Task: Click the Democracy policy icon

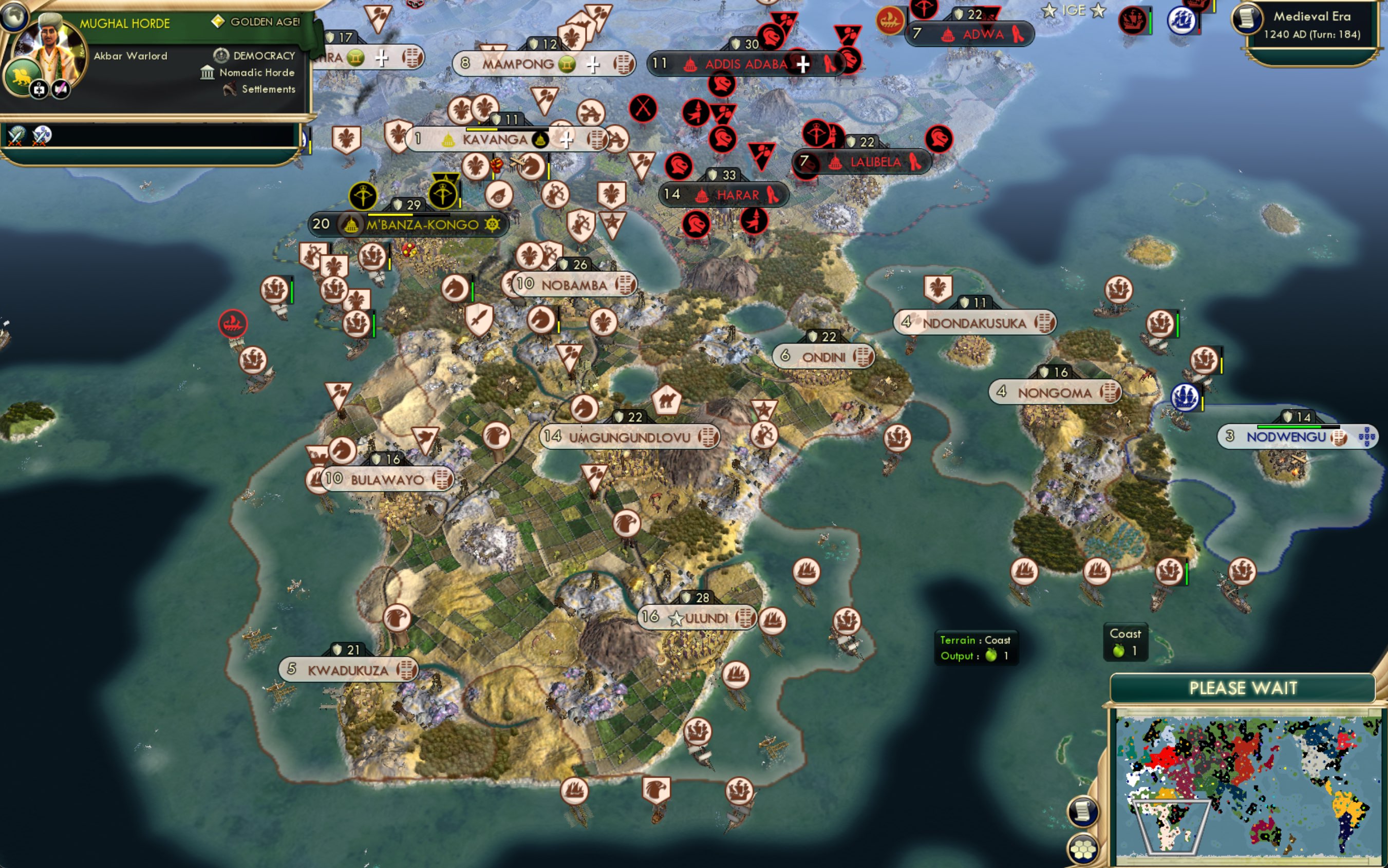Action: [x=221, y=55]
